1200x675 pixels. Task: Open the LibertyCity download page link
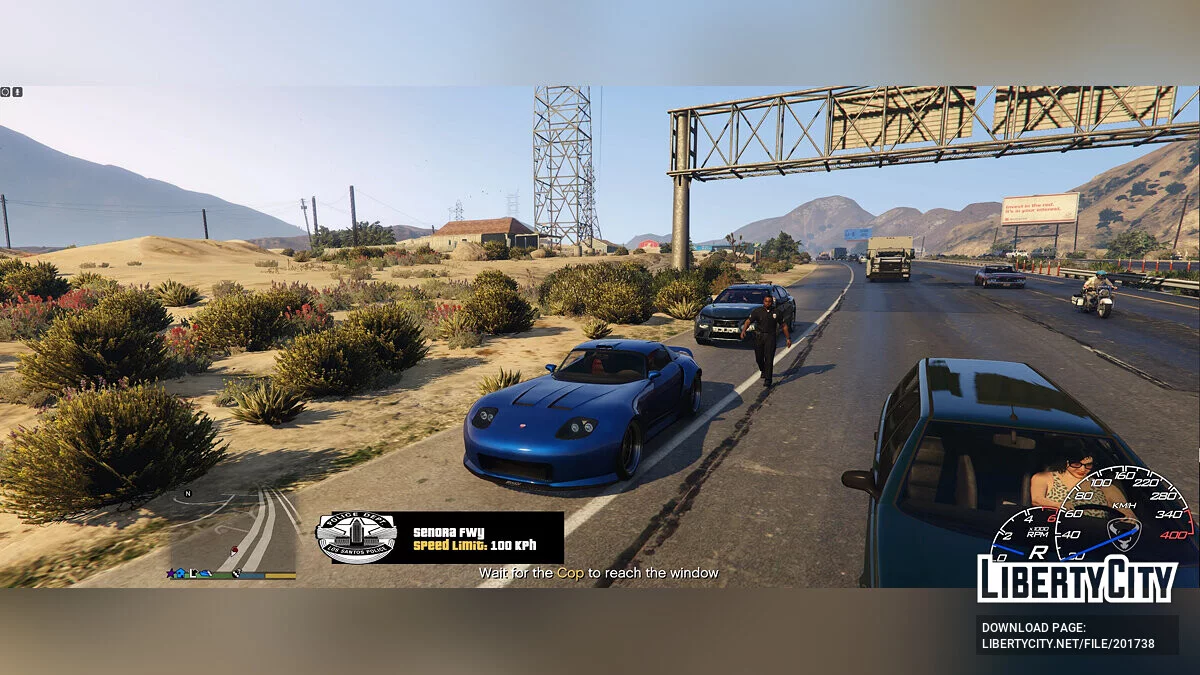[1068, 636]
